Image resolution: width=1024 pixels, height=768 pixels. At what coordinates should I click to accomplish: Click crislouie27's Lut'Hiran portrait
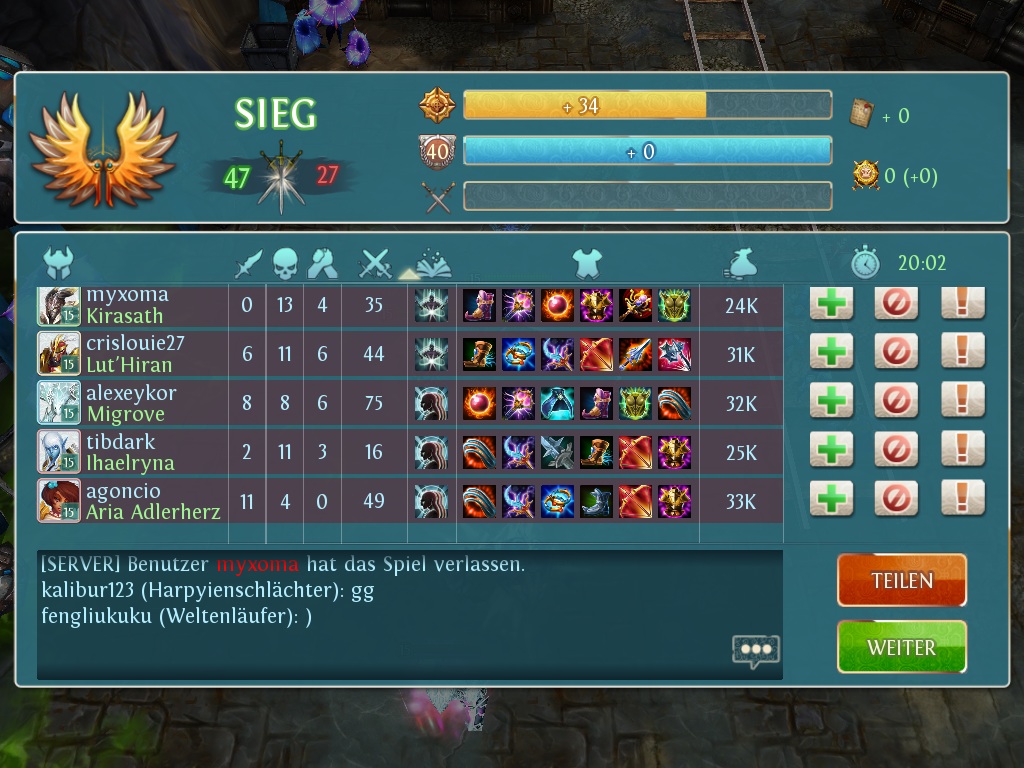[x=59, y=353]
